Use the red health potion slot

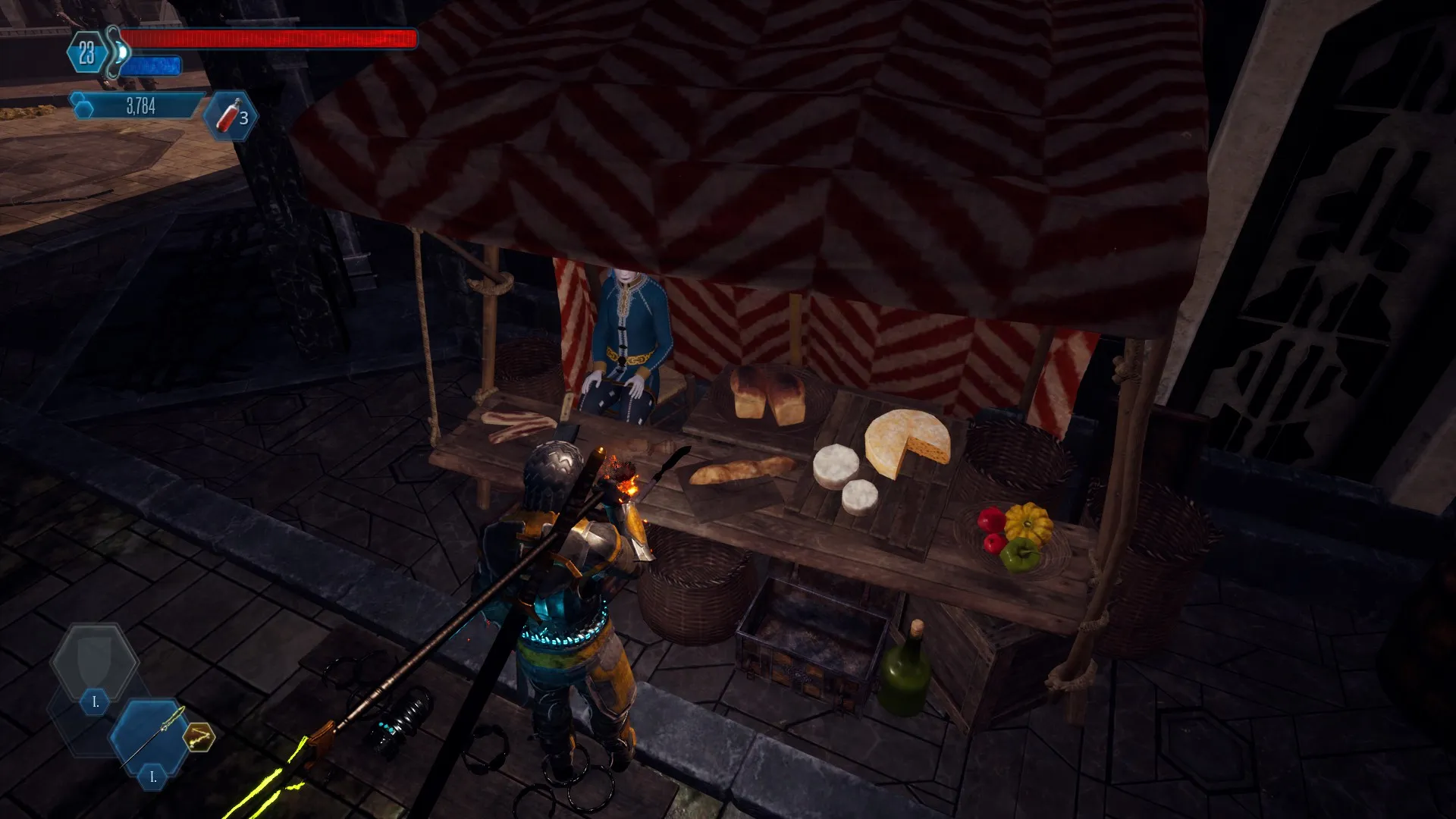tap(231, 116)
